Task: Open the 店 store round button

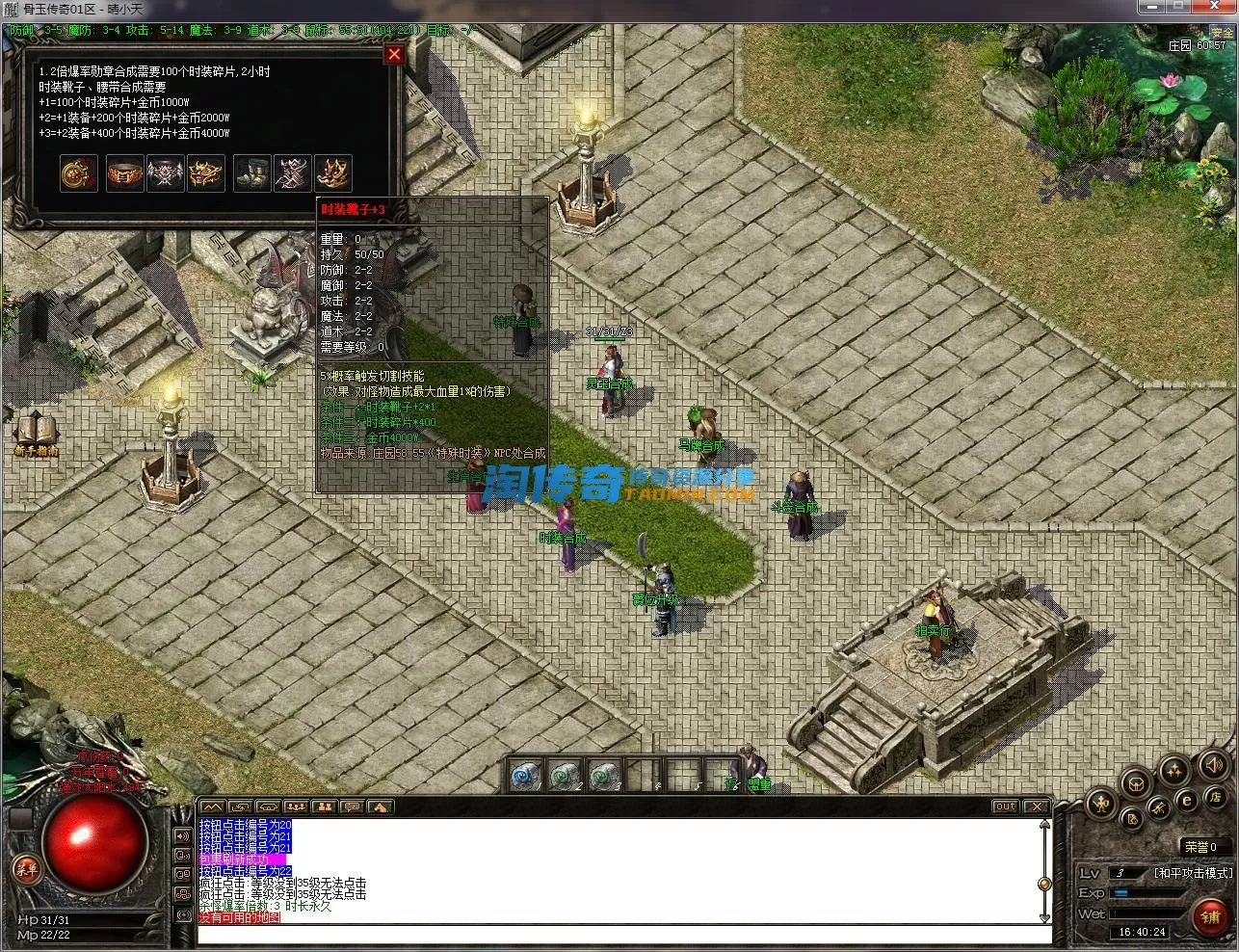Action: coord(1215,798)
